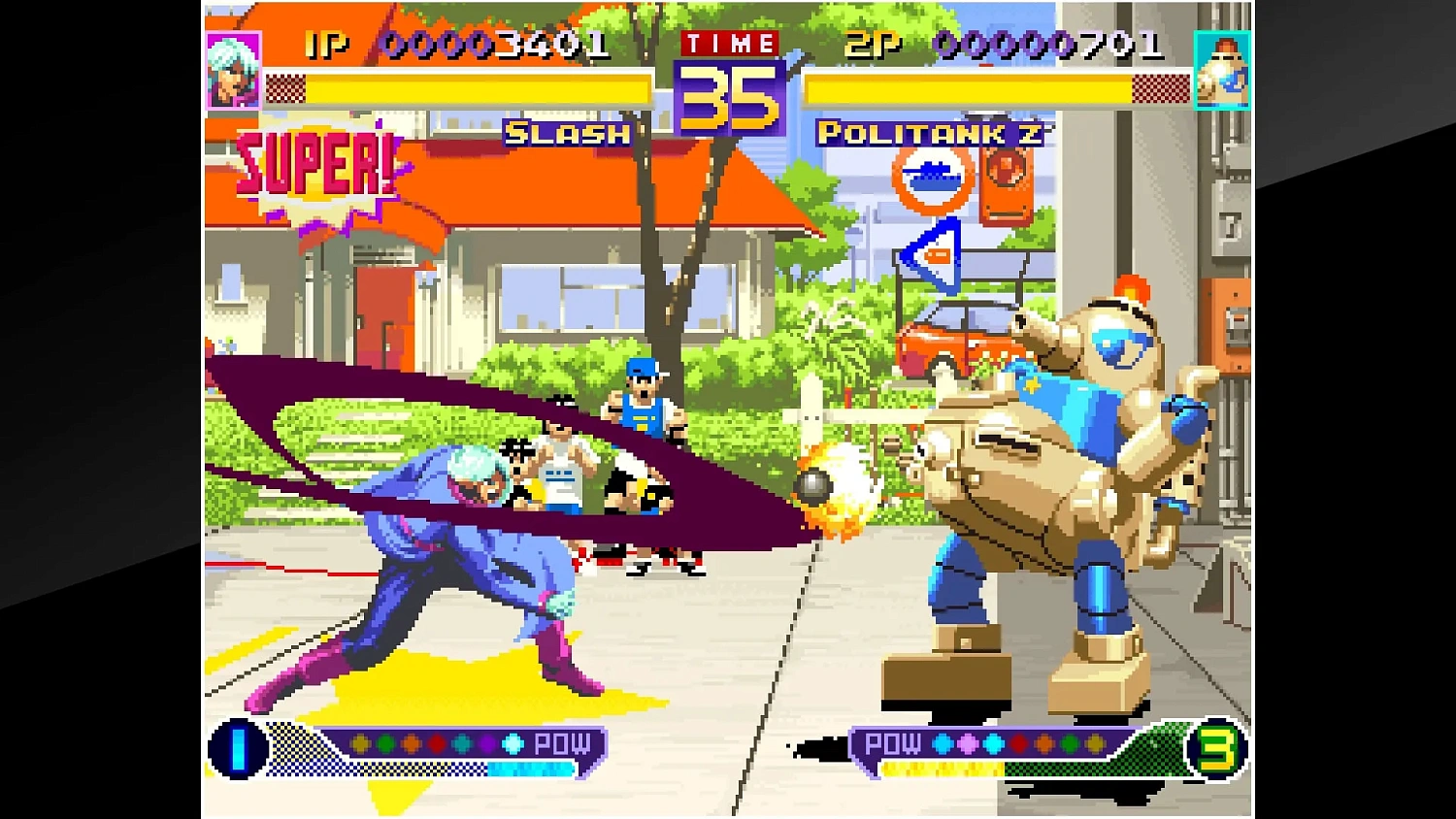The width and height of the screenshot is (1456, 819).
Task: Click the red gem on Politank Z's POW meter
Action: 1016,743
